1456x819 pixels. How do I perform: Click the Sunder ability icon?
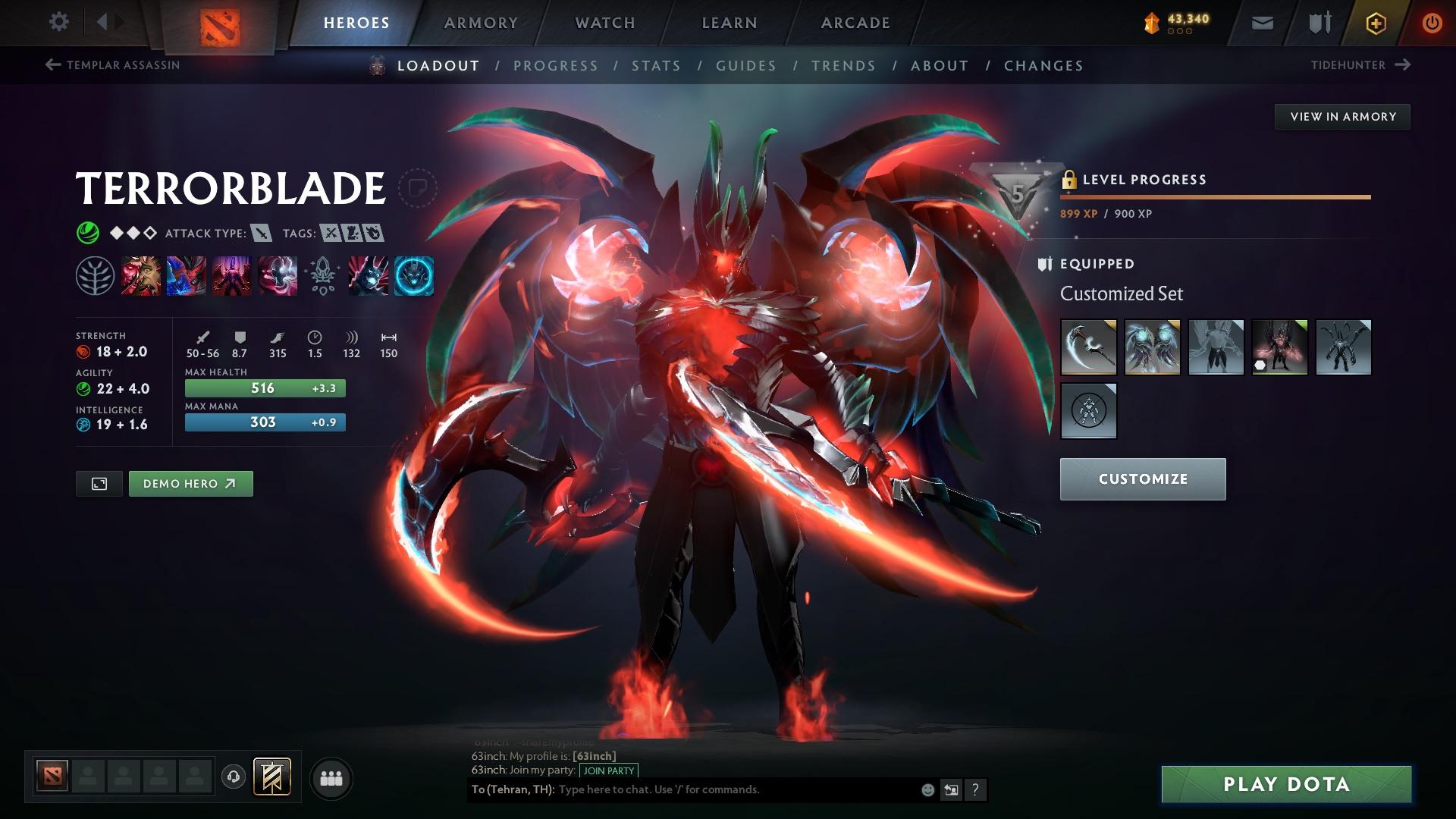[x=276, y=275]
